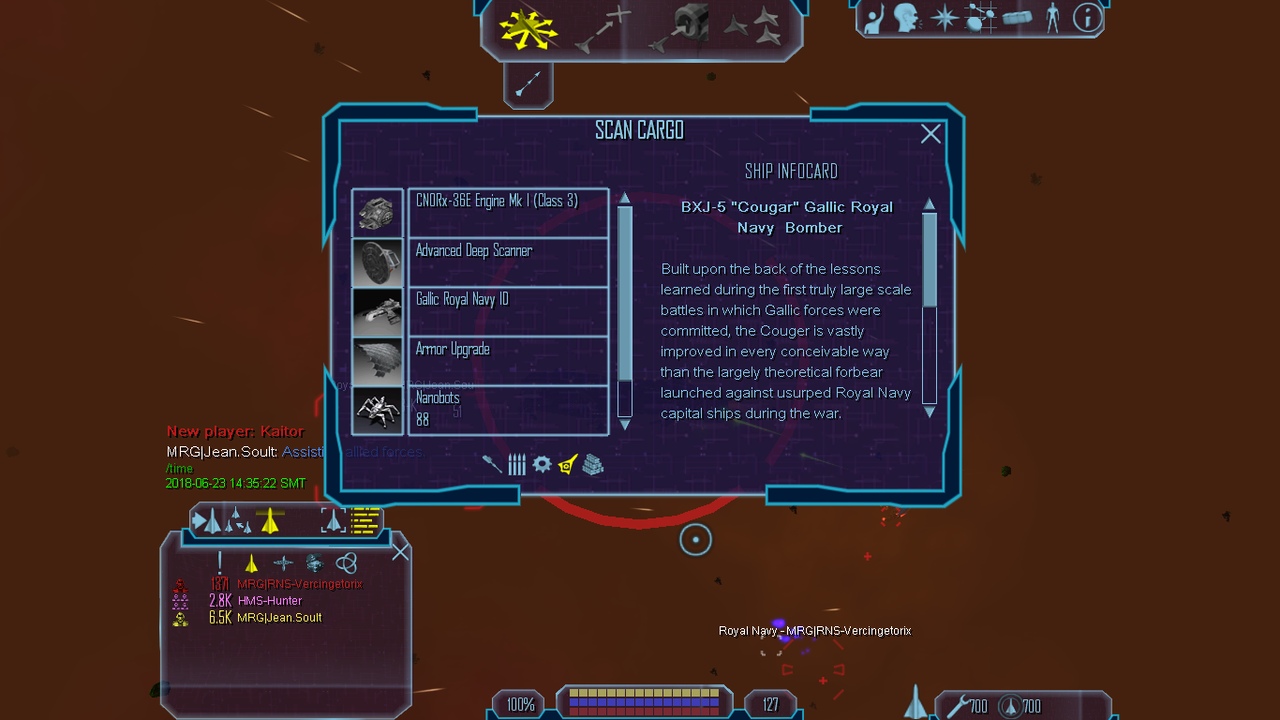This screenshot has width=1280, height=720.
Task: Open the Nav Map star icon
Action: [x=944, y=18]
